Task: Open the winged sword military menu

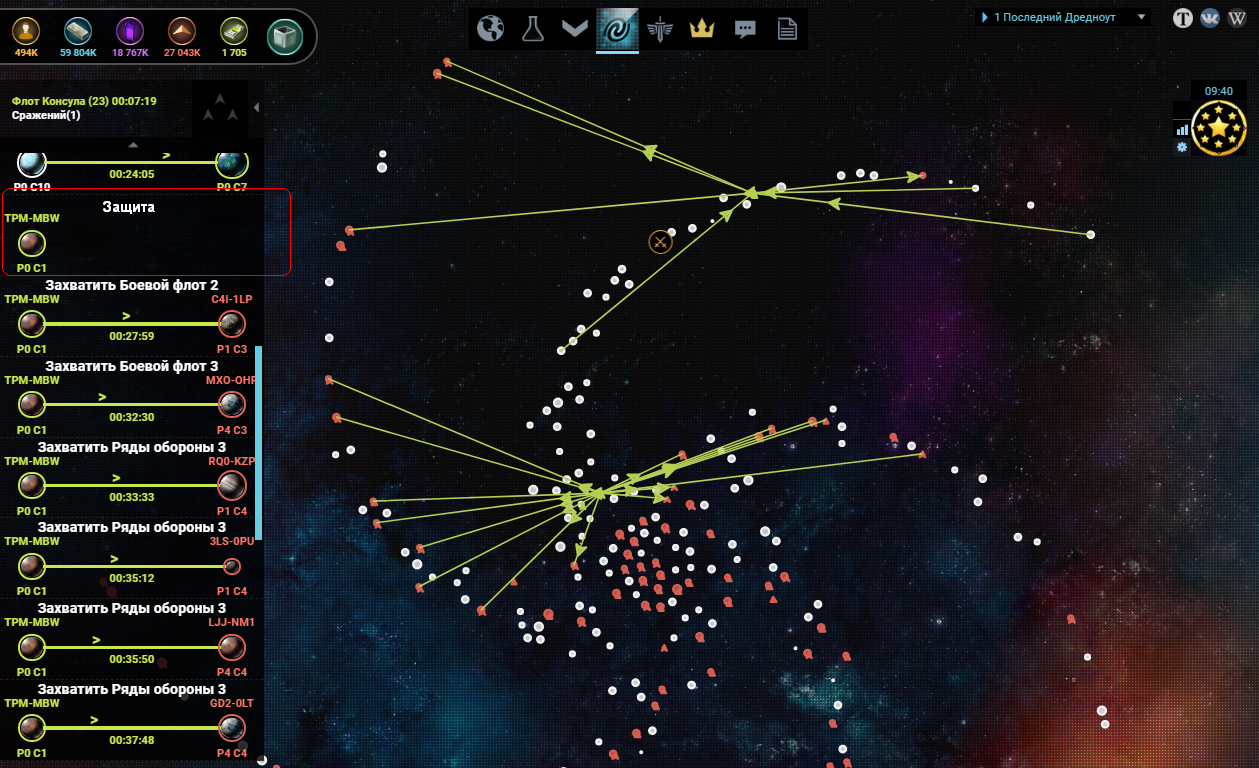Action: click(660, 29)
